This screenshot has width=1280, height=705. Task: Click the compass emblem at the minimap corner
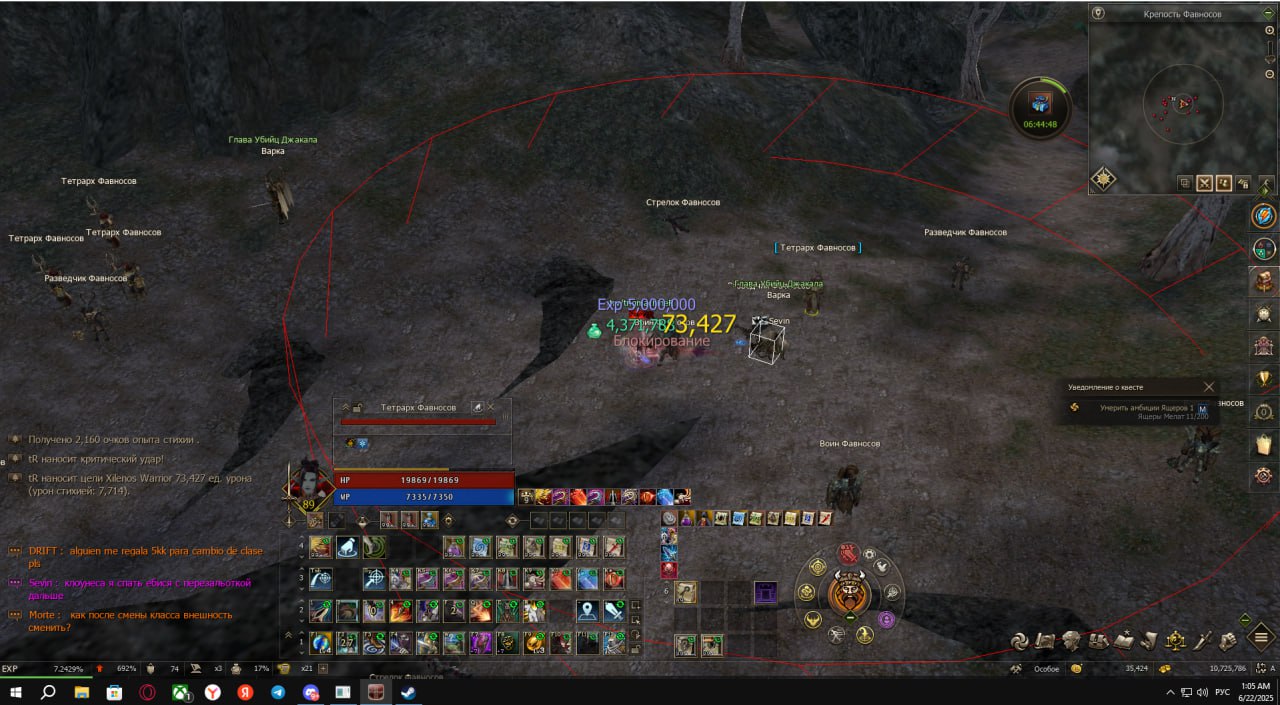[1103, 178]
